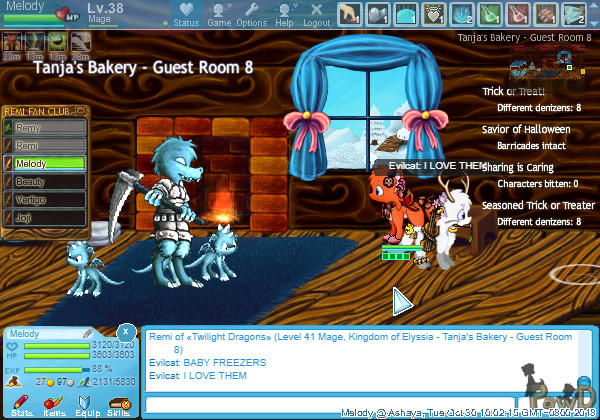Open the Game menu

(219, 13)
